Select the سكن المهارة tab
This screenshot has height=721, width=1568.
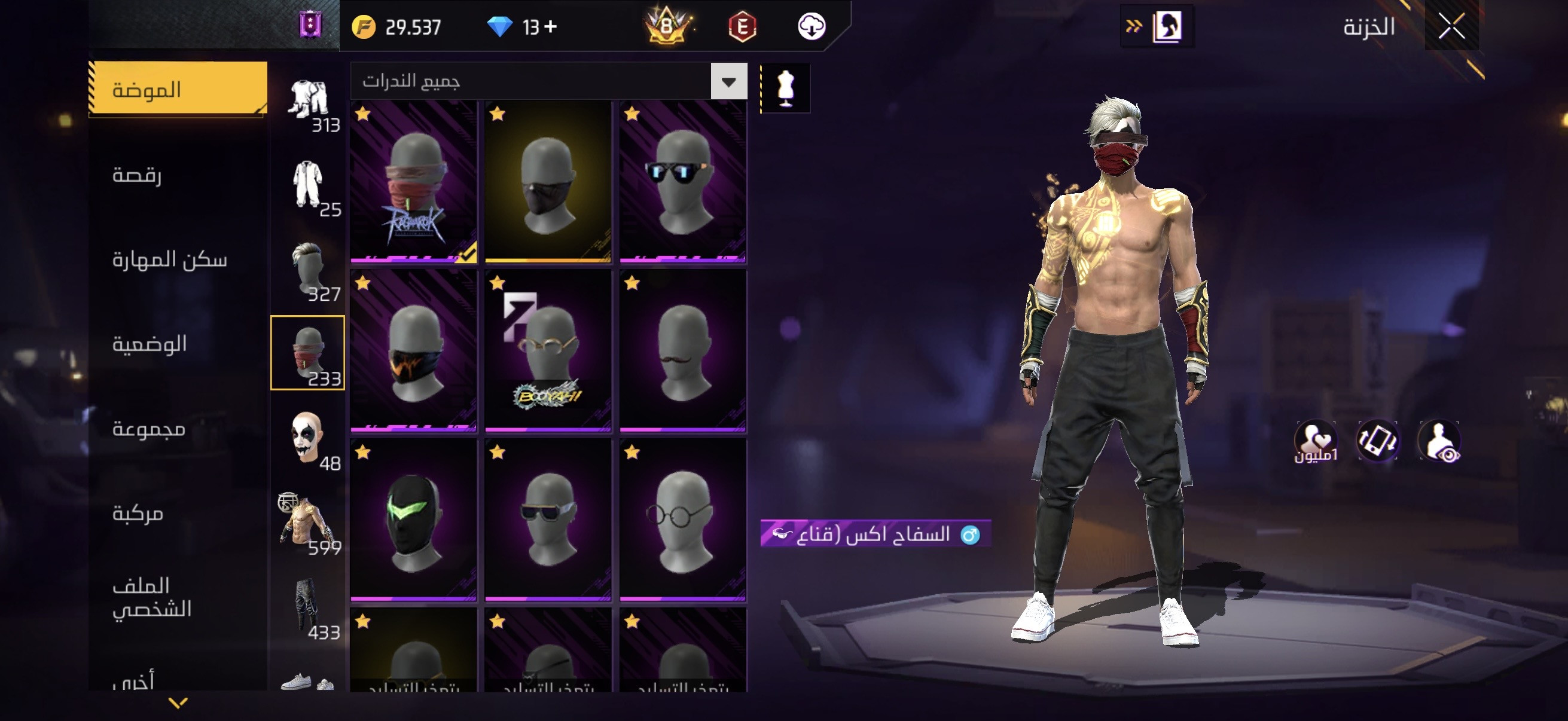[x=169, y=259]
